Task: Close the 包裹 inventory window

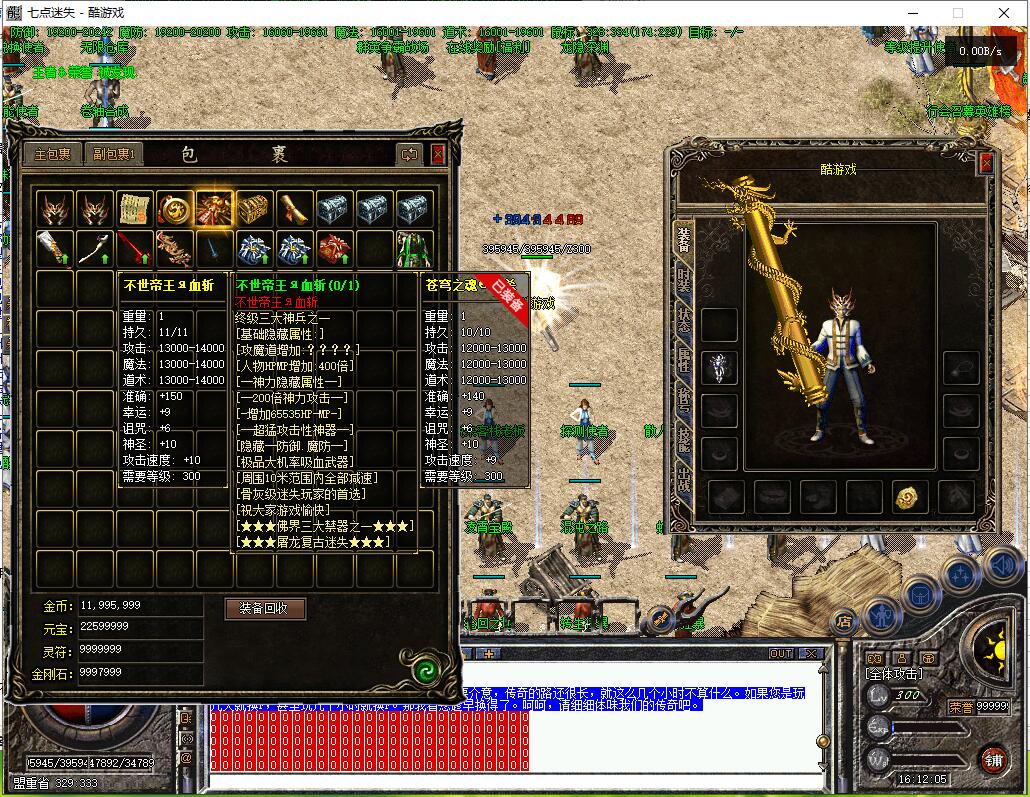Action: (438, 154)
